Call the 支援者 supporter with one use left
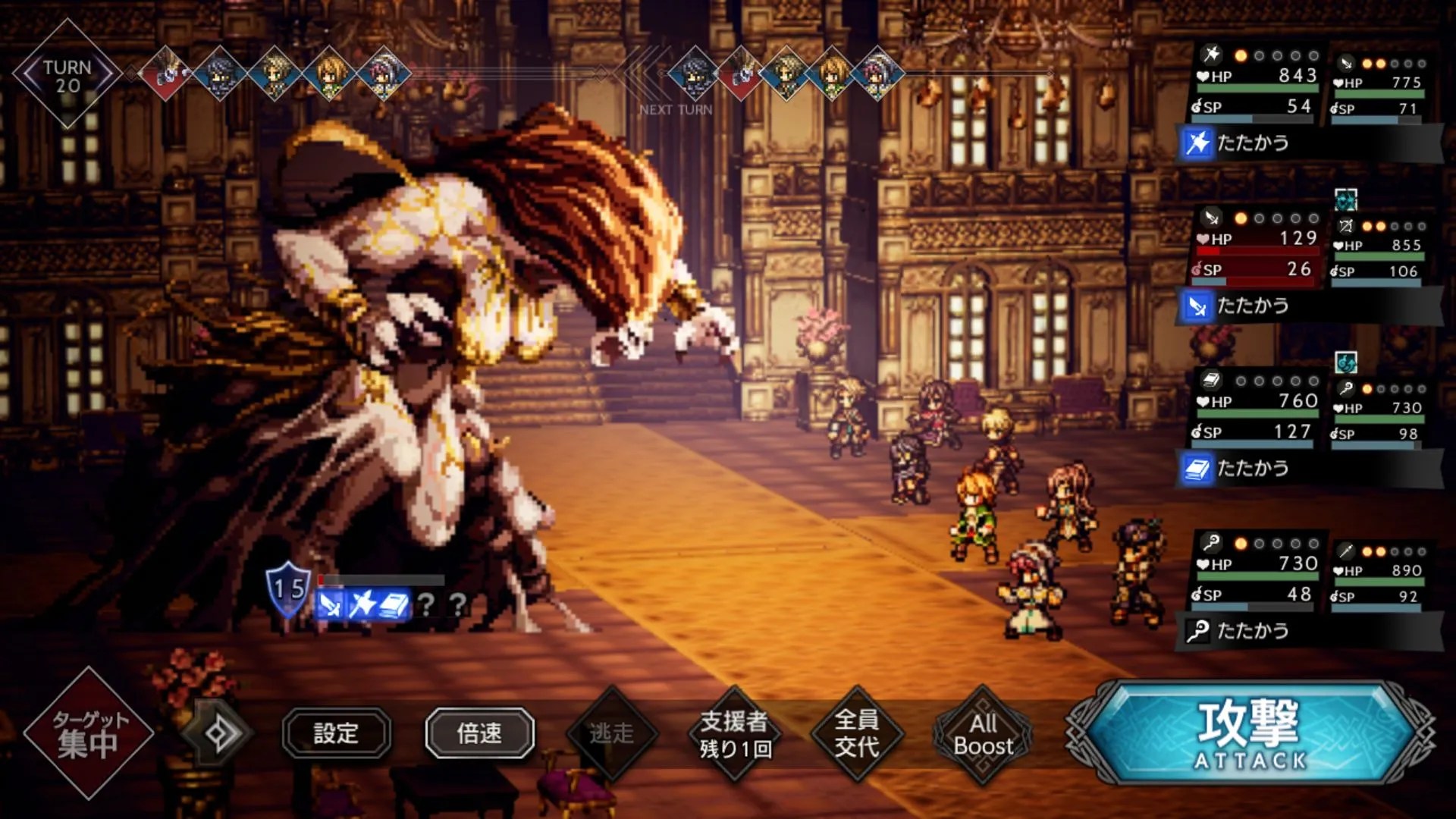The image size is (1456, 819). pyautogui.click(x=734, y=733)
